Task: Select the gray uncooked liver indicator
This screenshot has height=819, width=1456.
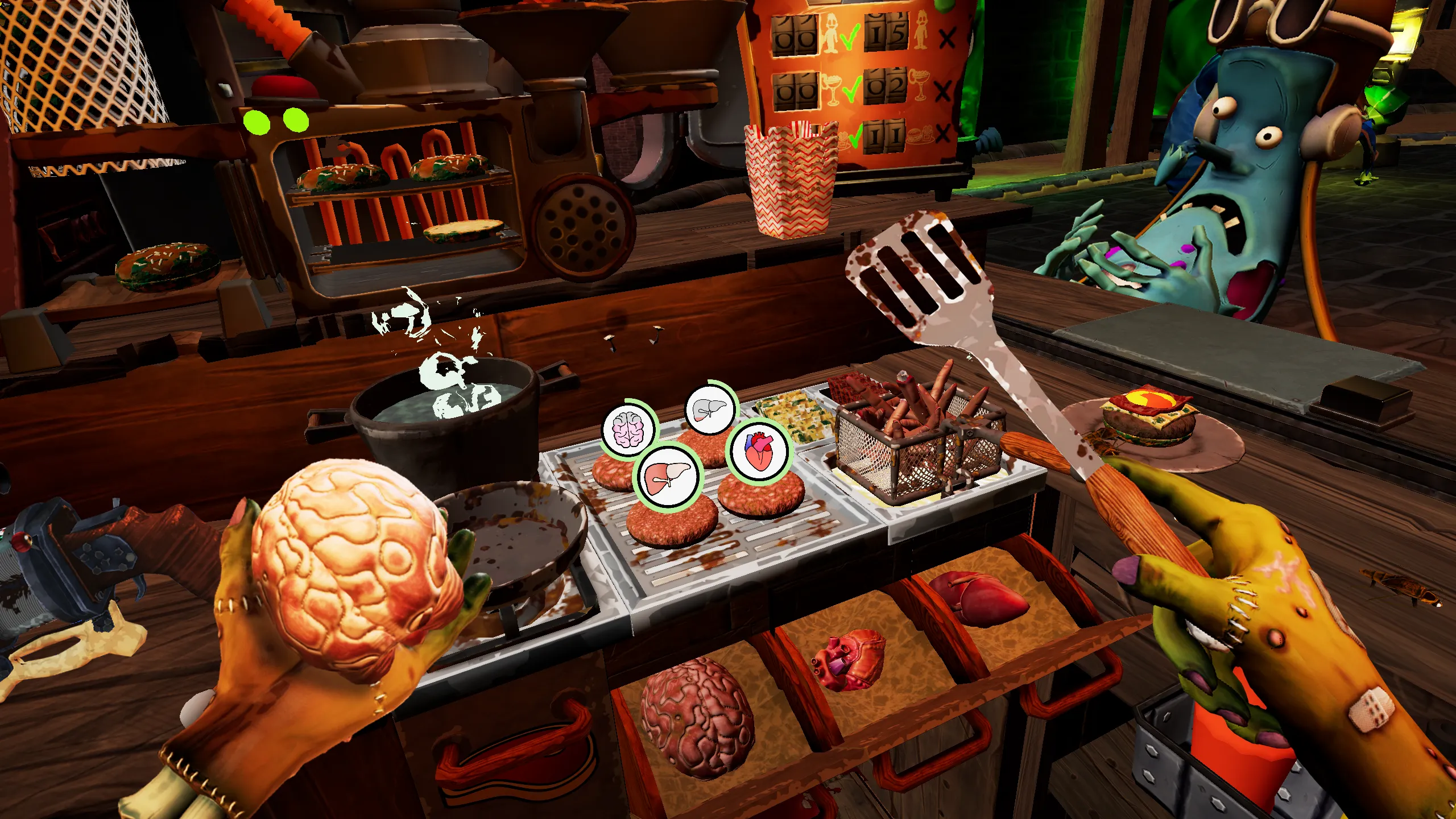Action: (710, 409)
